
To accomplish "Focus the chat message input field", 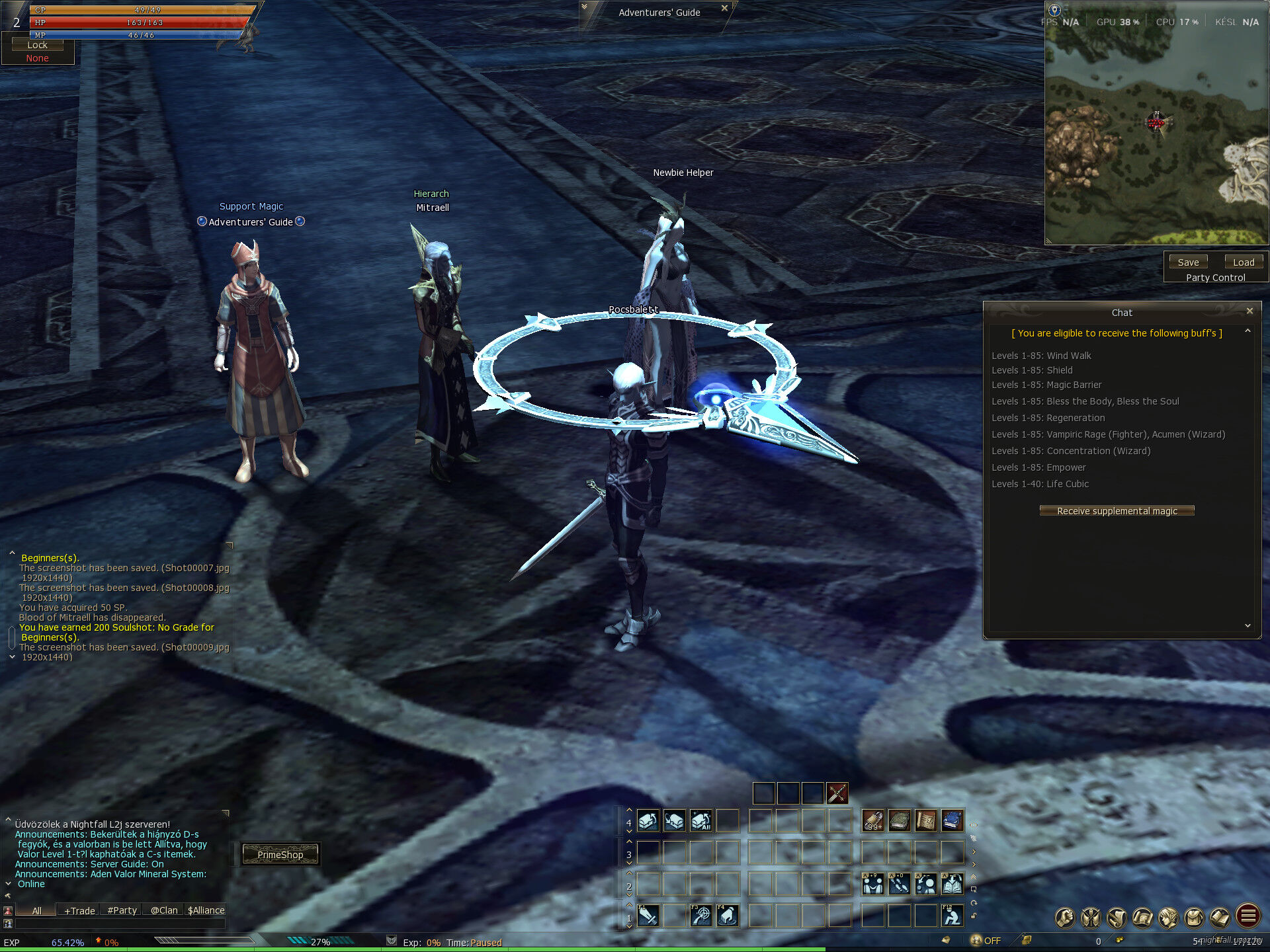I will click(x=119, y=924).
